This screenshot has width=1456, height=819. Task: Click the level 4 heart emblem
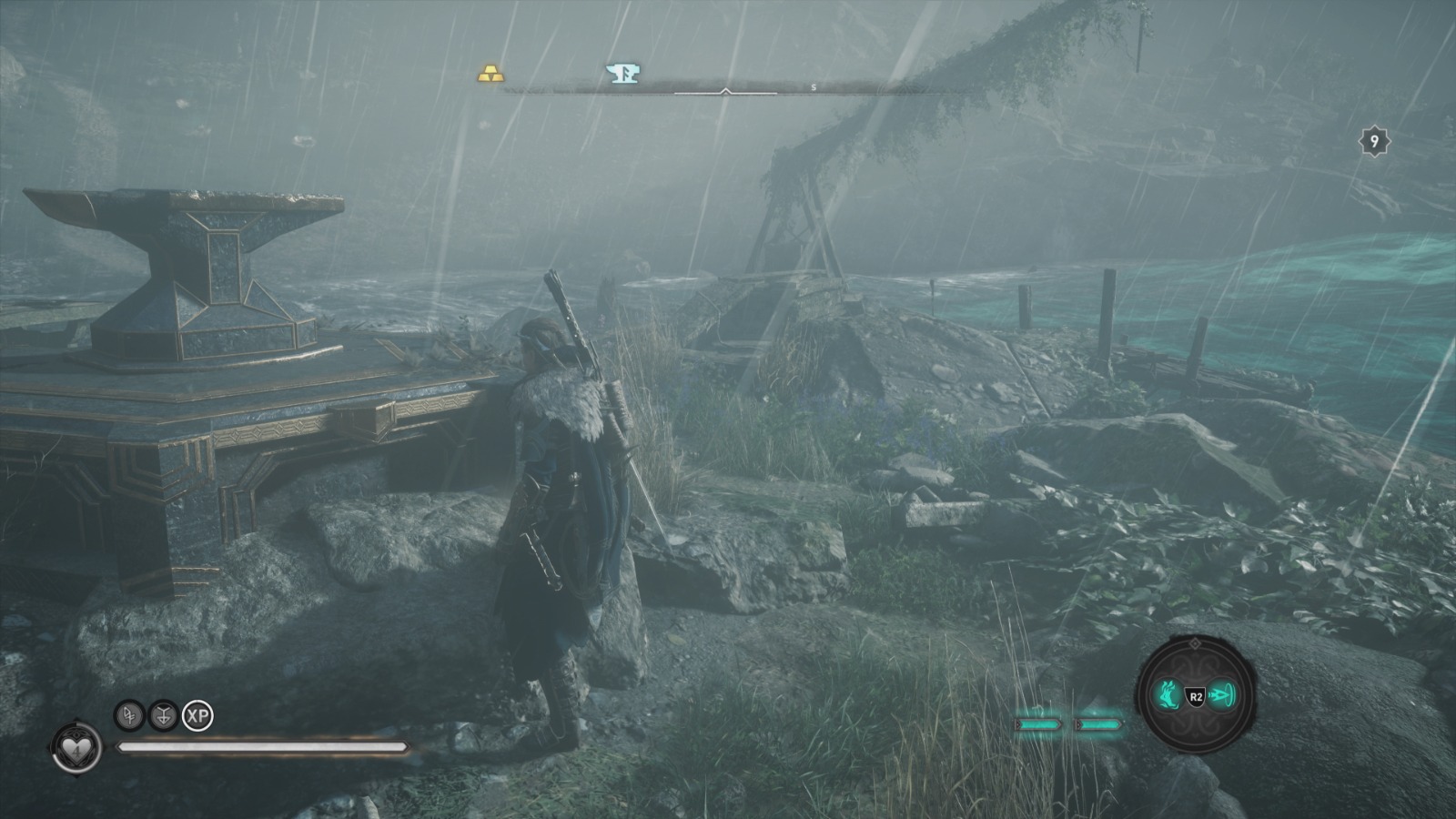tap(76, 749)
